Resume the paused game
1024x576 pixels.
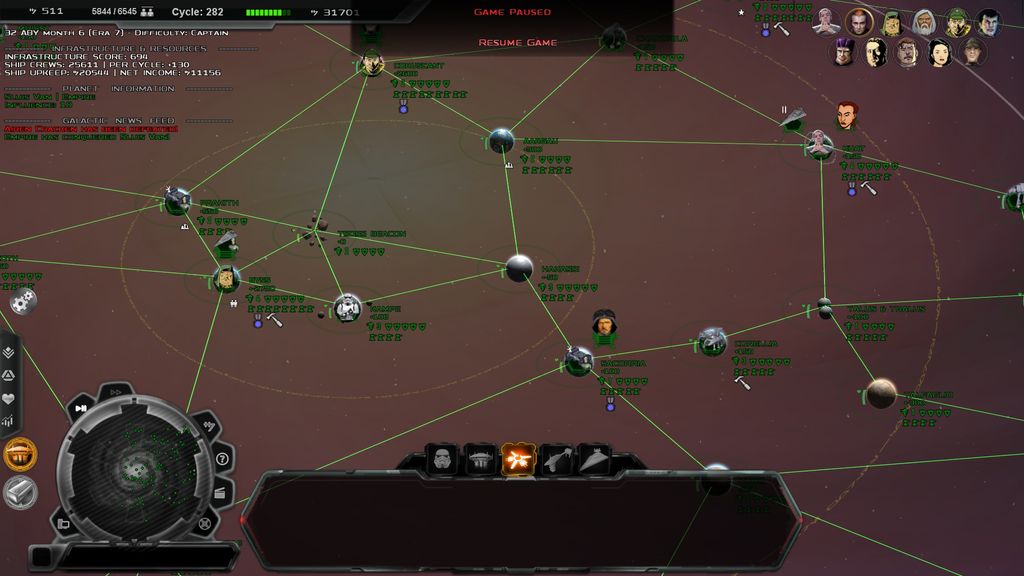[517, 43]
